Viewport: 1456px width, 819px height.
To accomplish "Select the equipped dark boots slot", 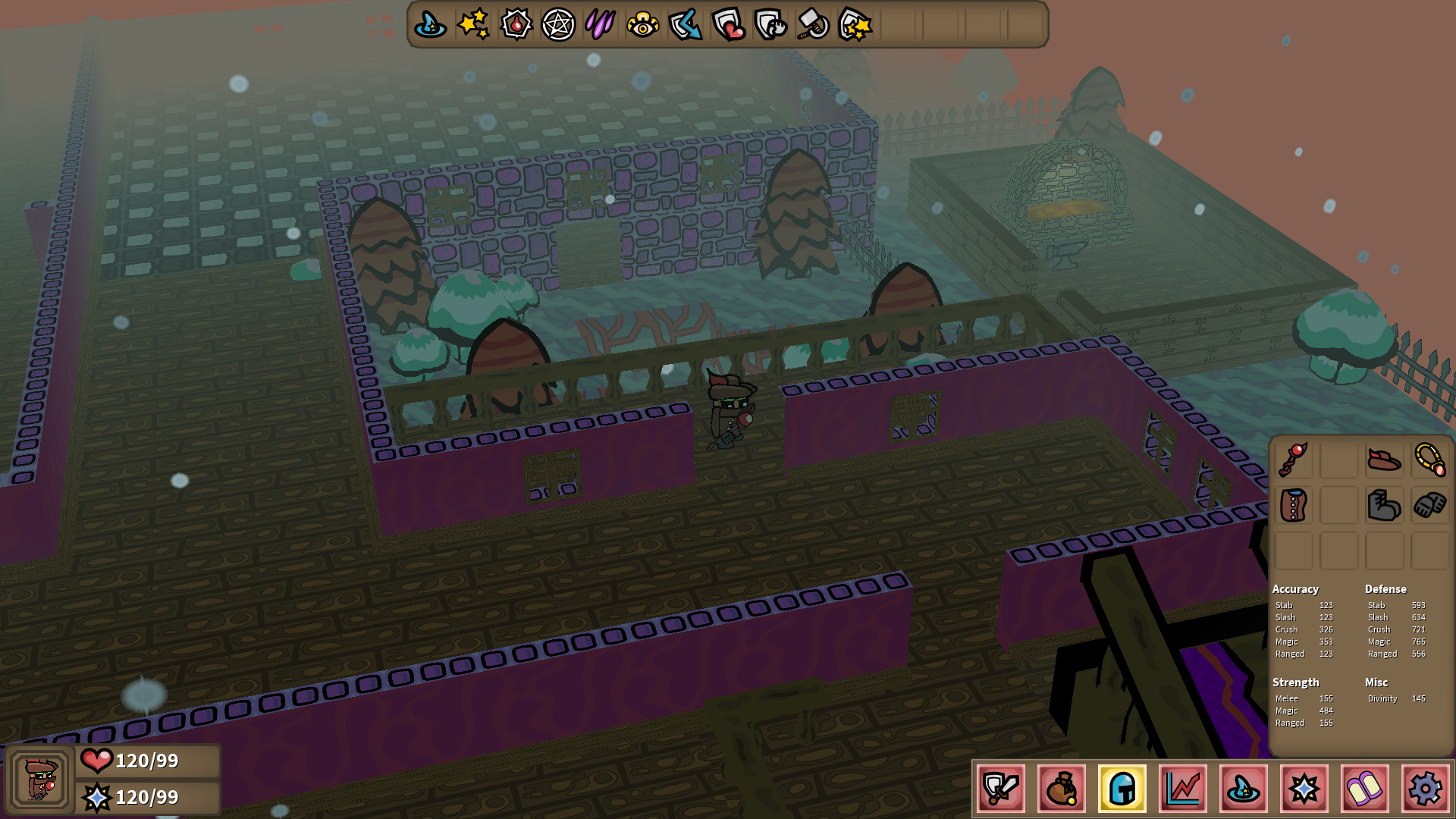I will (x=1384, y=505).
